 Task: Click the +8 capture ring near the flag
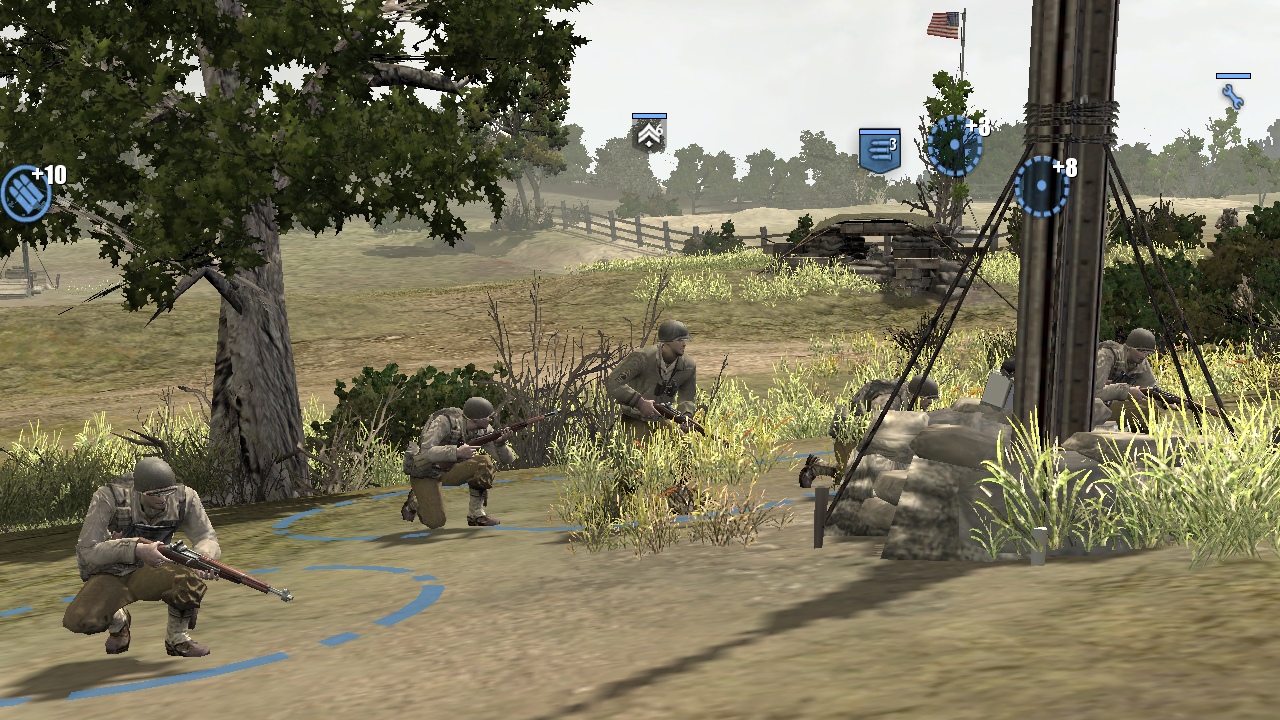click(955, 145)
